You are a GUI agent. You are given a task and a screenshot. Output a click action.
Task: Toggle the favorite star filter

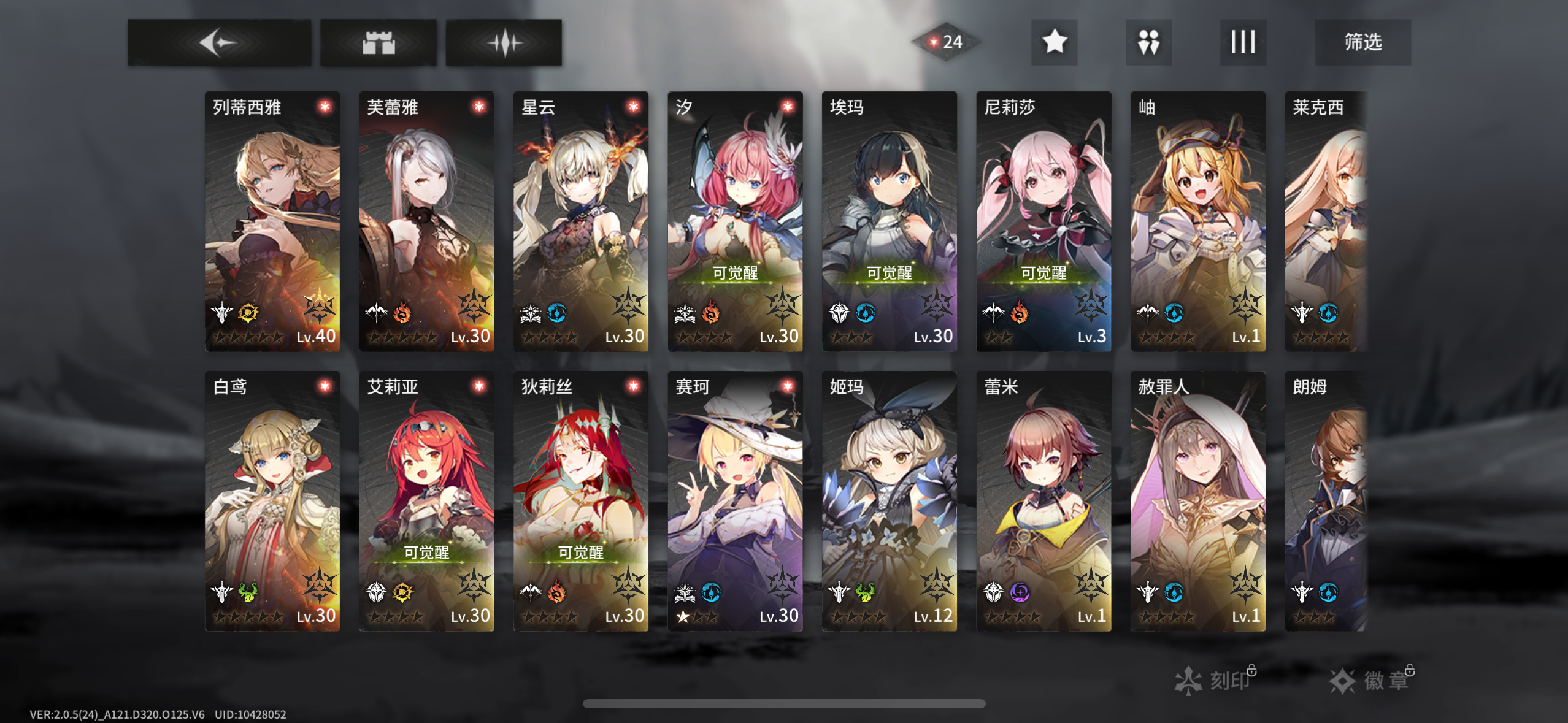(x=1053, y=42)
